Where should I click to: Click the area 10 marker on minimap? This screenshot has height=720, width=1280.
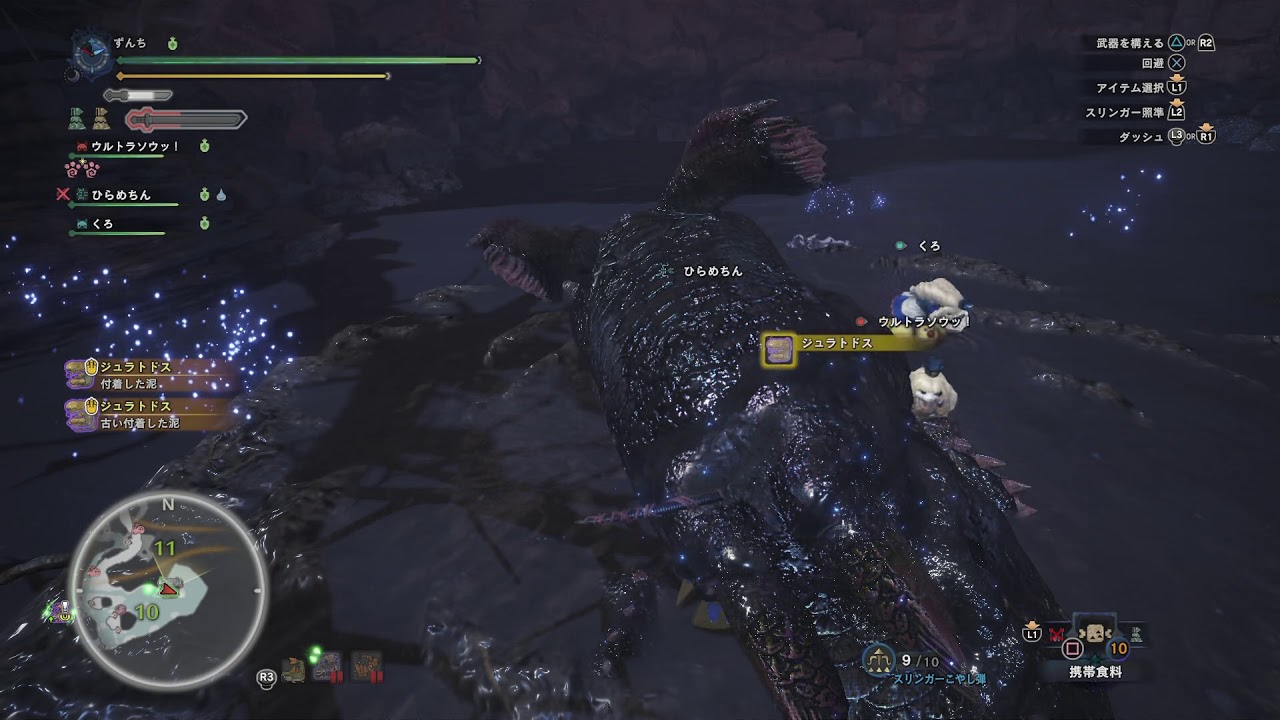146,612
